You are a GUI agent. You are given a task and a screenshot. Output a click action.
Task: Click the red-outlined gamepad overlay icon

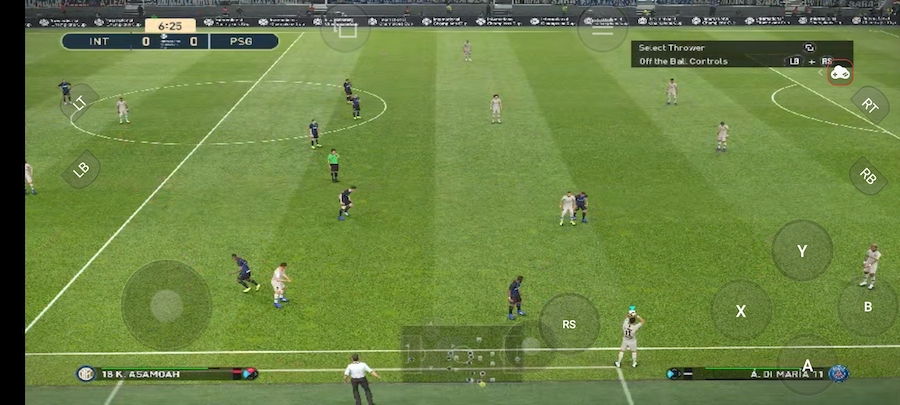click(840, 72)
